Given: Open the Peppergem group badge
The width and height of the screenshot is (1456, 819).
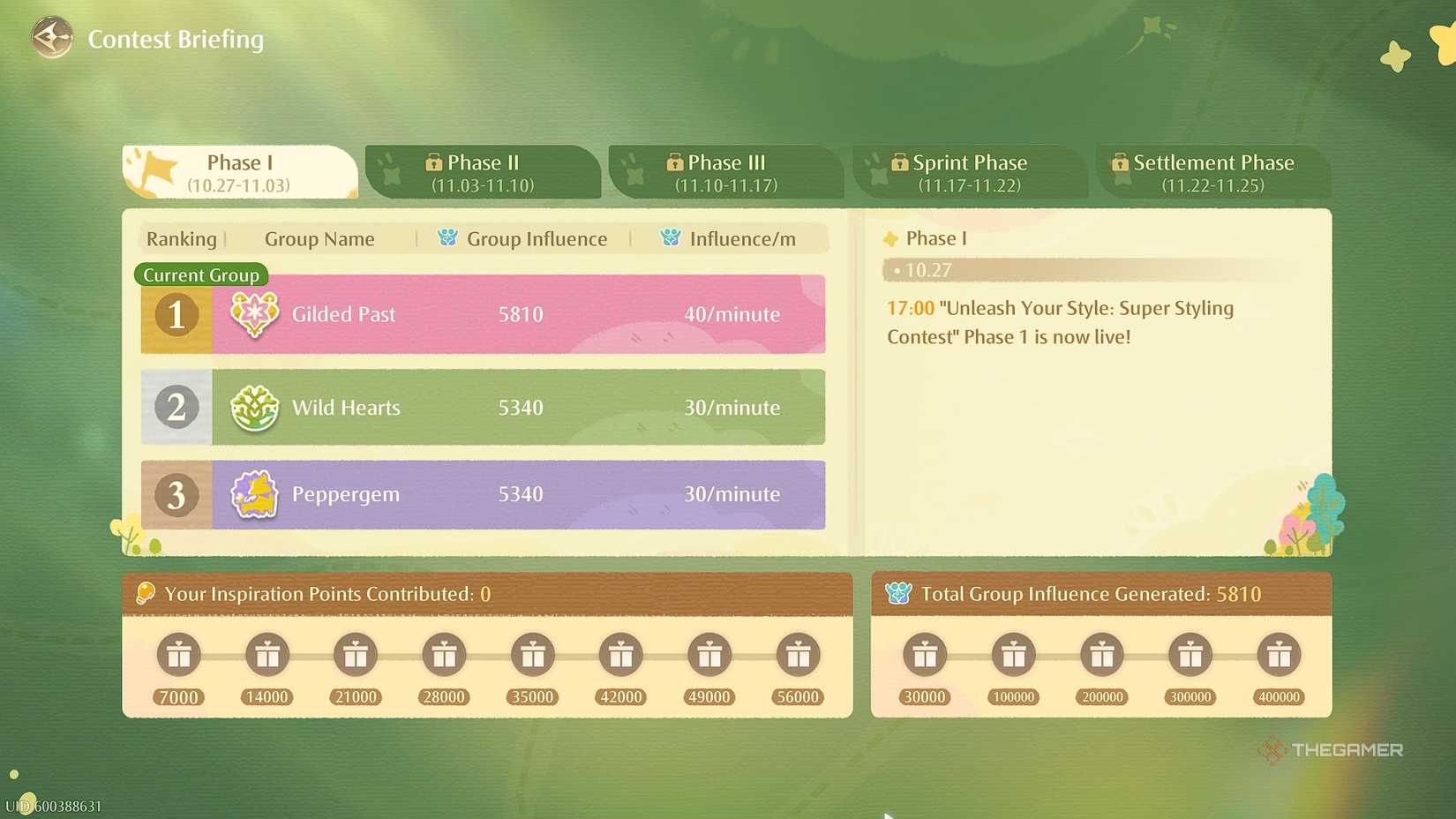Looking at the screenshot, I should coord(254,495).
